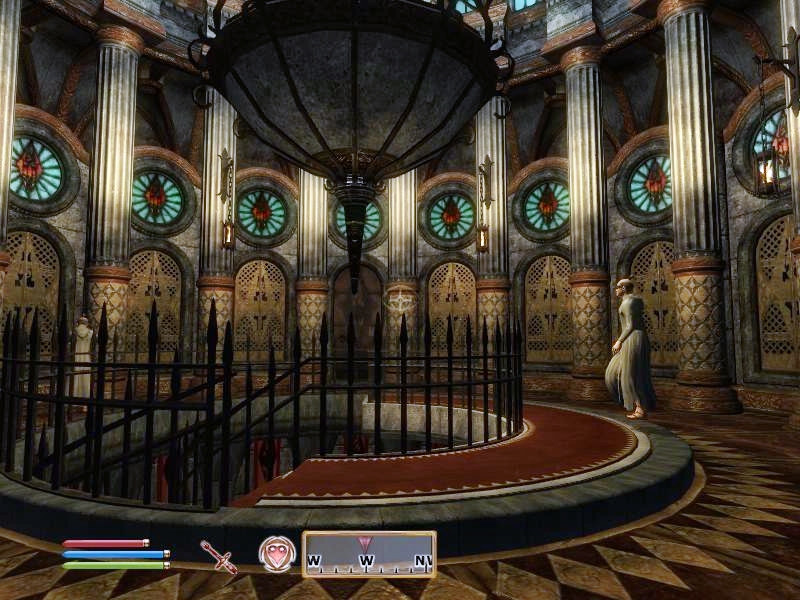
Task: Click the equipped sword weapon icon
Action: (218, 555)
